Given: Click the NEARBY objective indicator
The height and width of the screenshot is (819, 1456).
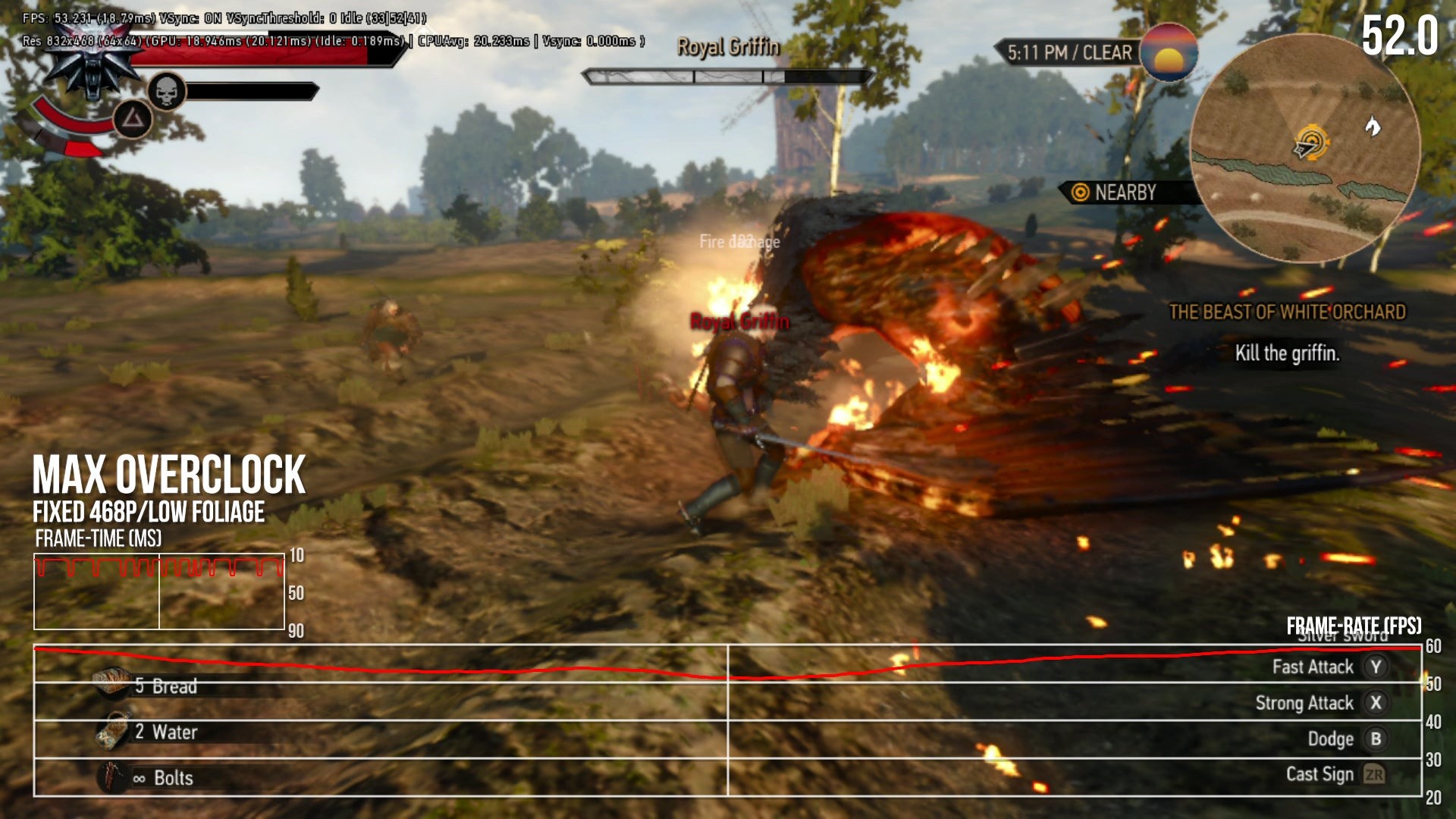Looking at the screenshot, I should click(1115, 193).
